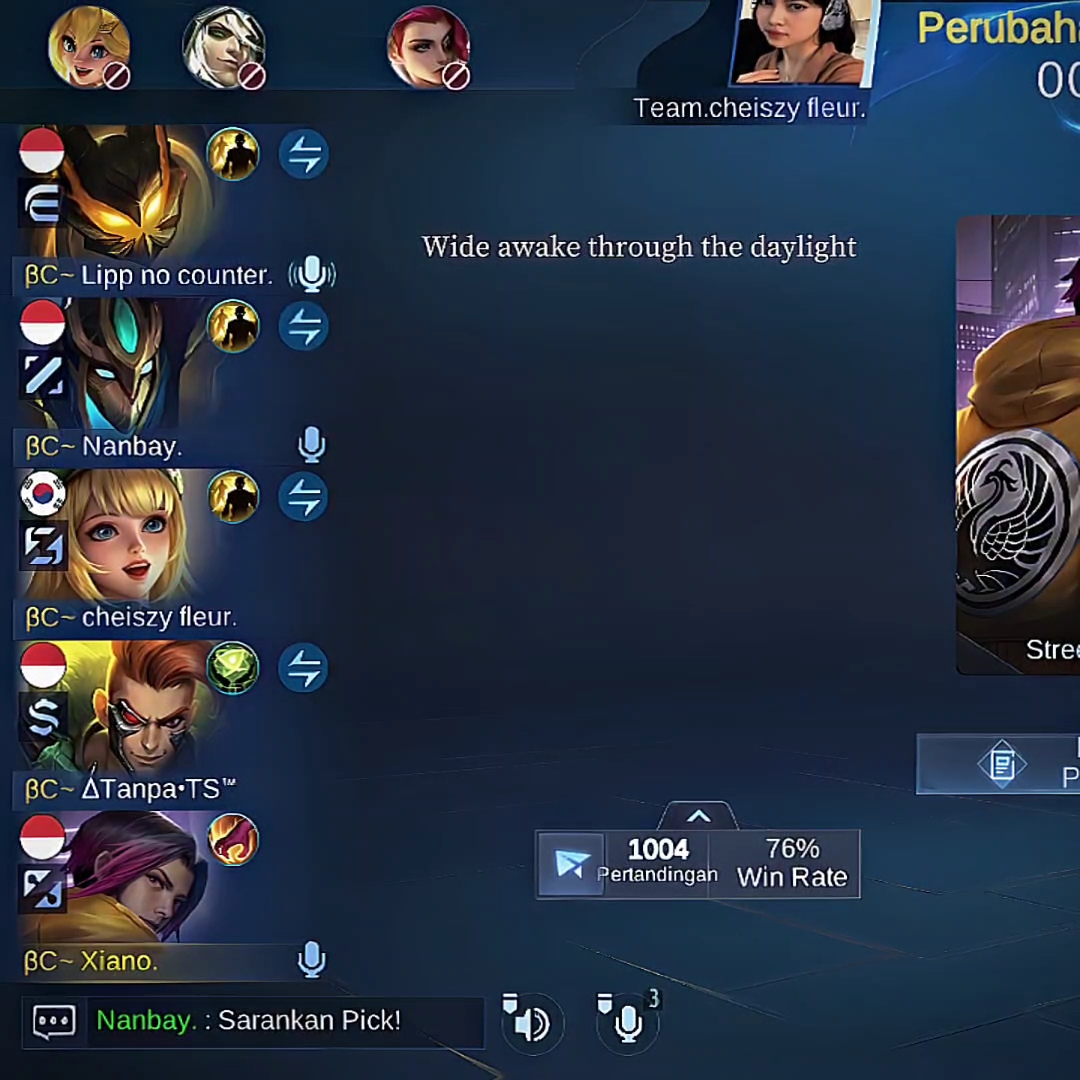Select Xiano's hero portrait
The image size is (1080, 1080).
tap(130, 880)
